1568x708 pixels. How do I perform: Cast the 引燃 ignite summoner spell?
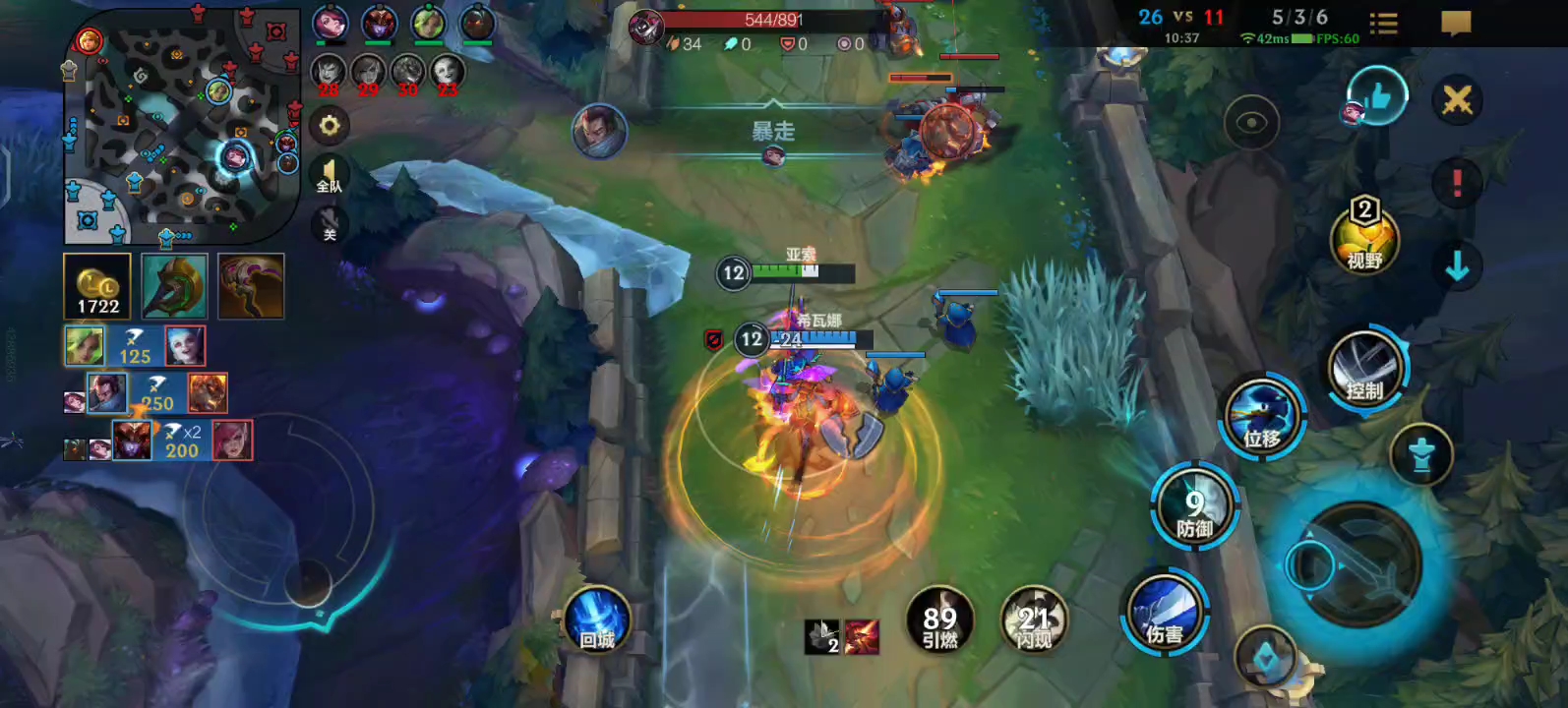click(x=939, y=621)
